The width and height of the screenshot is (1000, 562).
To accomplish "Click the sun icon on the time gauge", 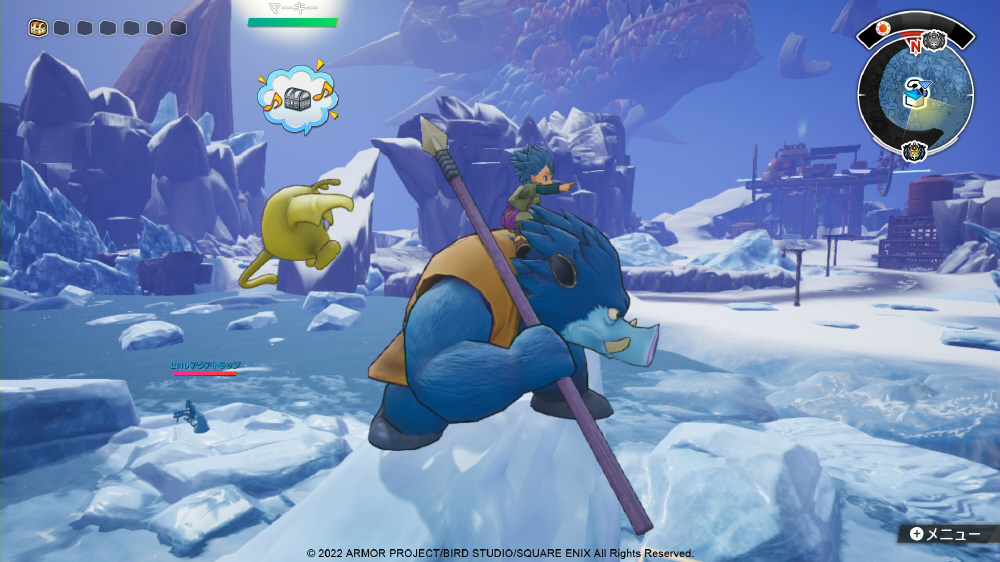I will click(x=883, y=28).
